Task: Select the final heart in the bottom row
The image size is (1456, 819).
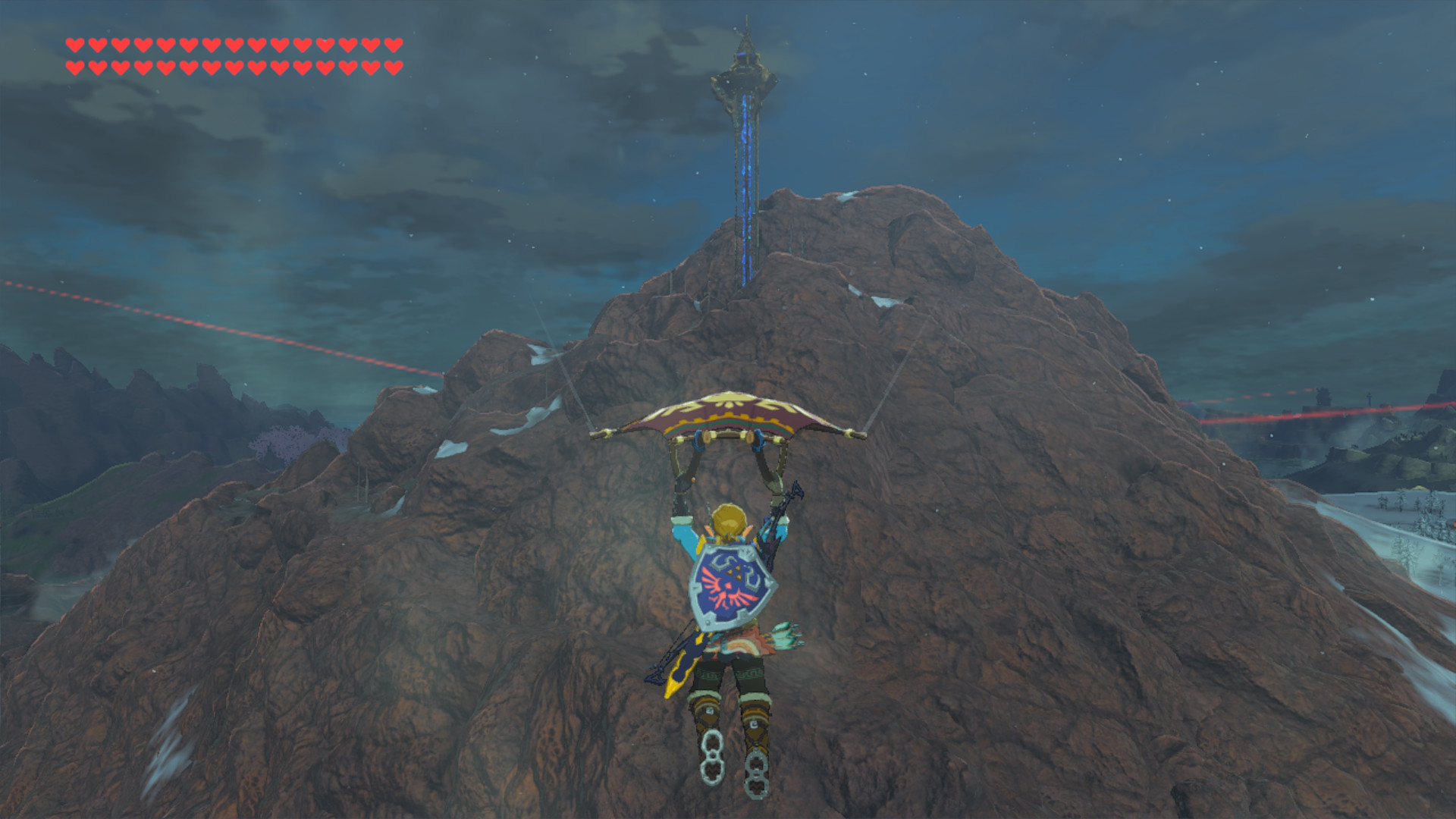Action: coord(393,66)
